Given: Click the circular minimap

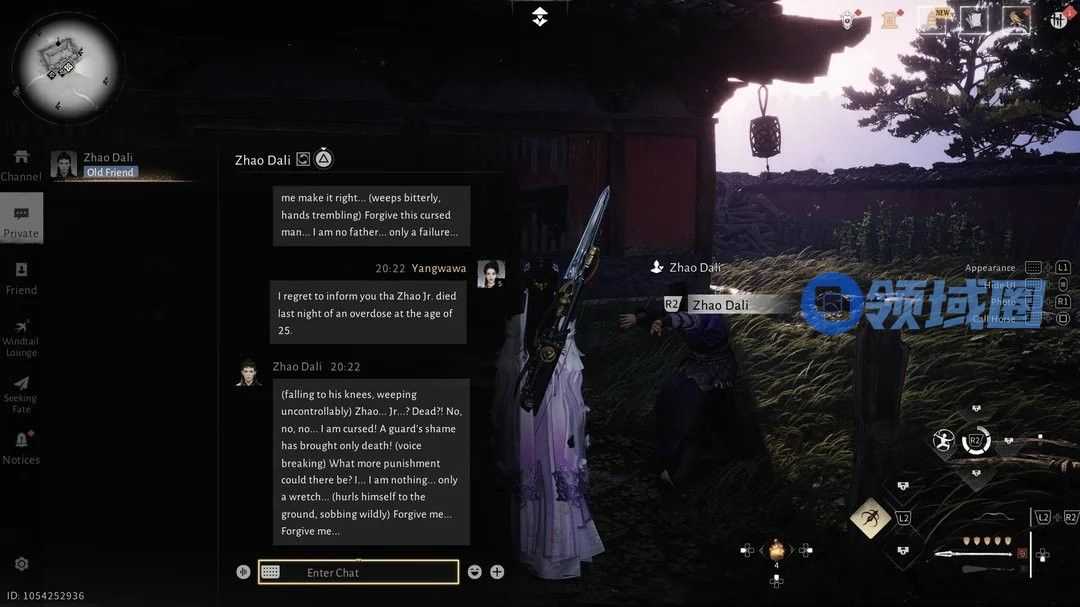Looking at the screenshot, I should pos(67,67).
